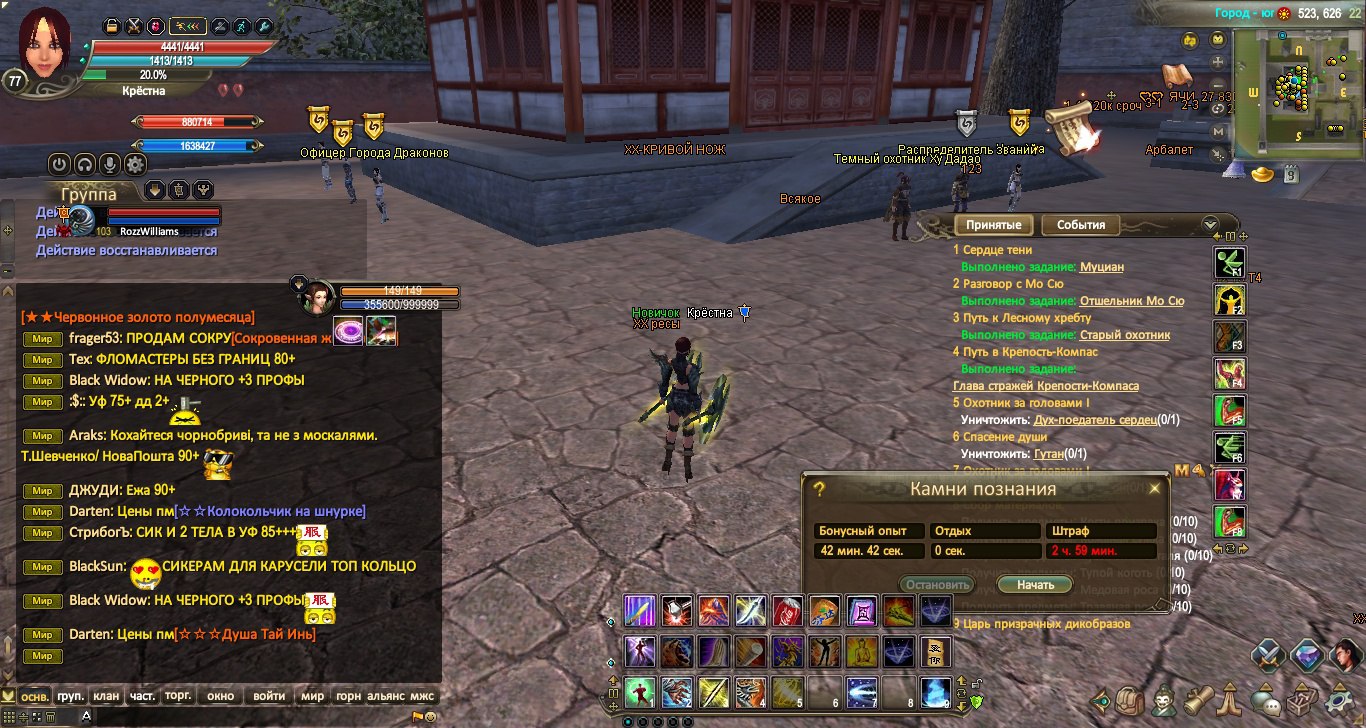The width and height of the screenshot is (1366, 728).
Task: Switch to the События quest tab
Action: pos(1080,225)
